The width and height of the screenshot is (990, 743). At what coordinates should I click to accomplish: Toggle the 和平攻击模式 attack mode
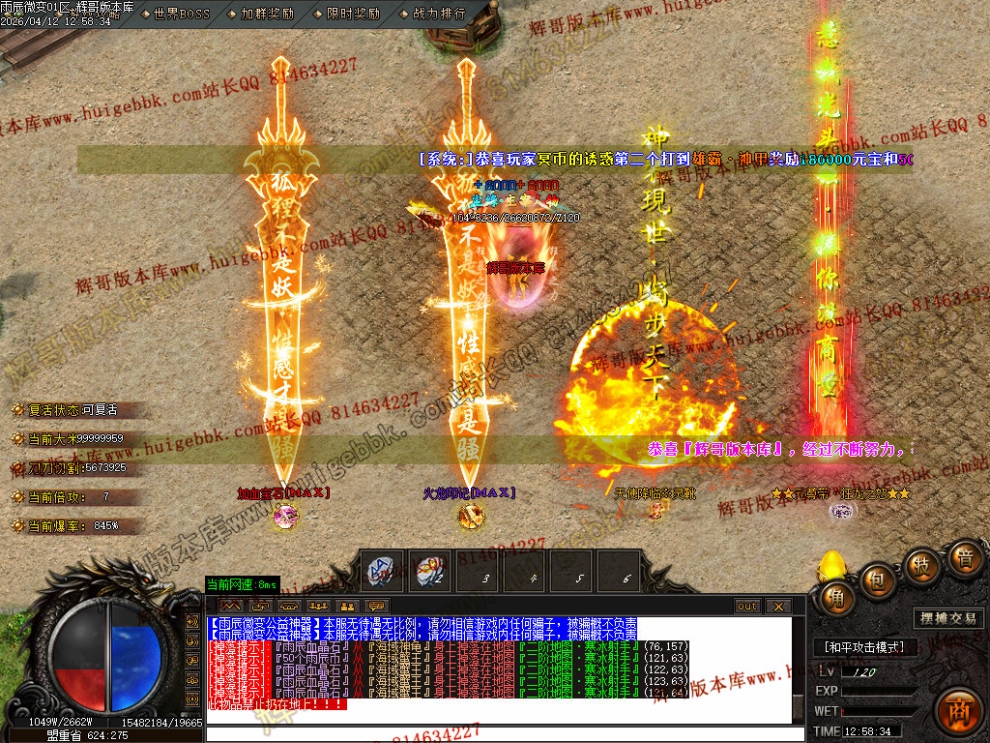click(x=864, y=647)
